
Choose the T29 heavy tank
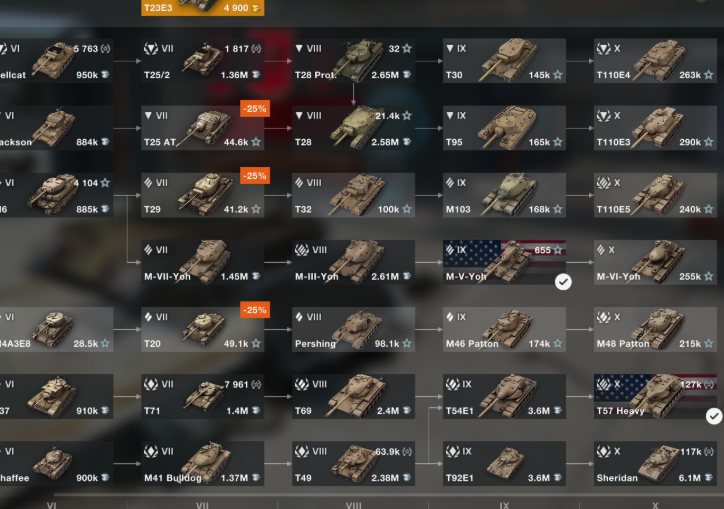pyautogui.click(x=202, y=196)
